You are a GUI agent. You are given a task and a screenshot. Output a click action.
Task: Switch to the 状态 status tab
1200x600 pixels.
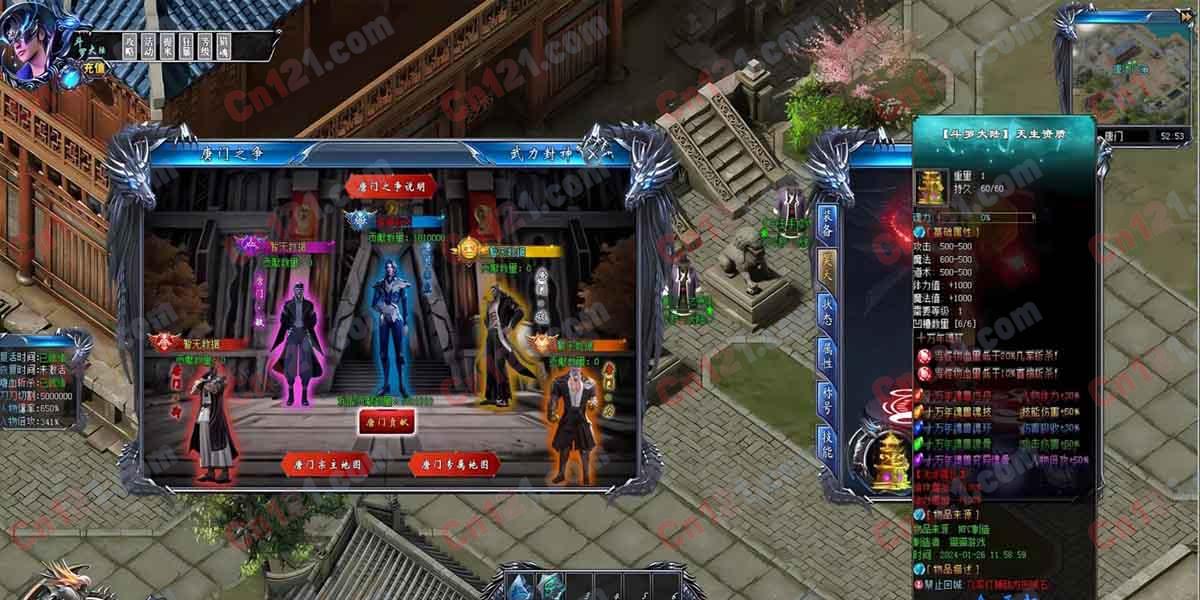pos(827,317)
